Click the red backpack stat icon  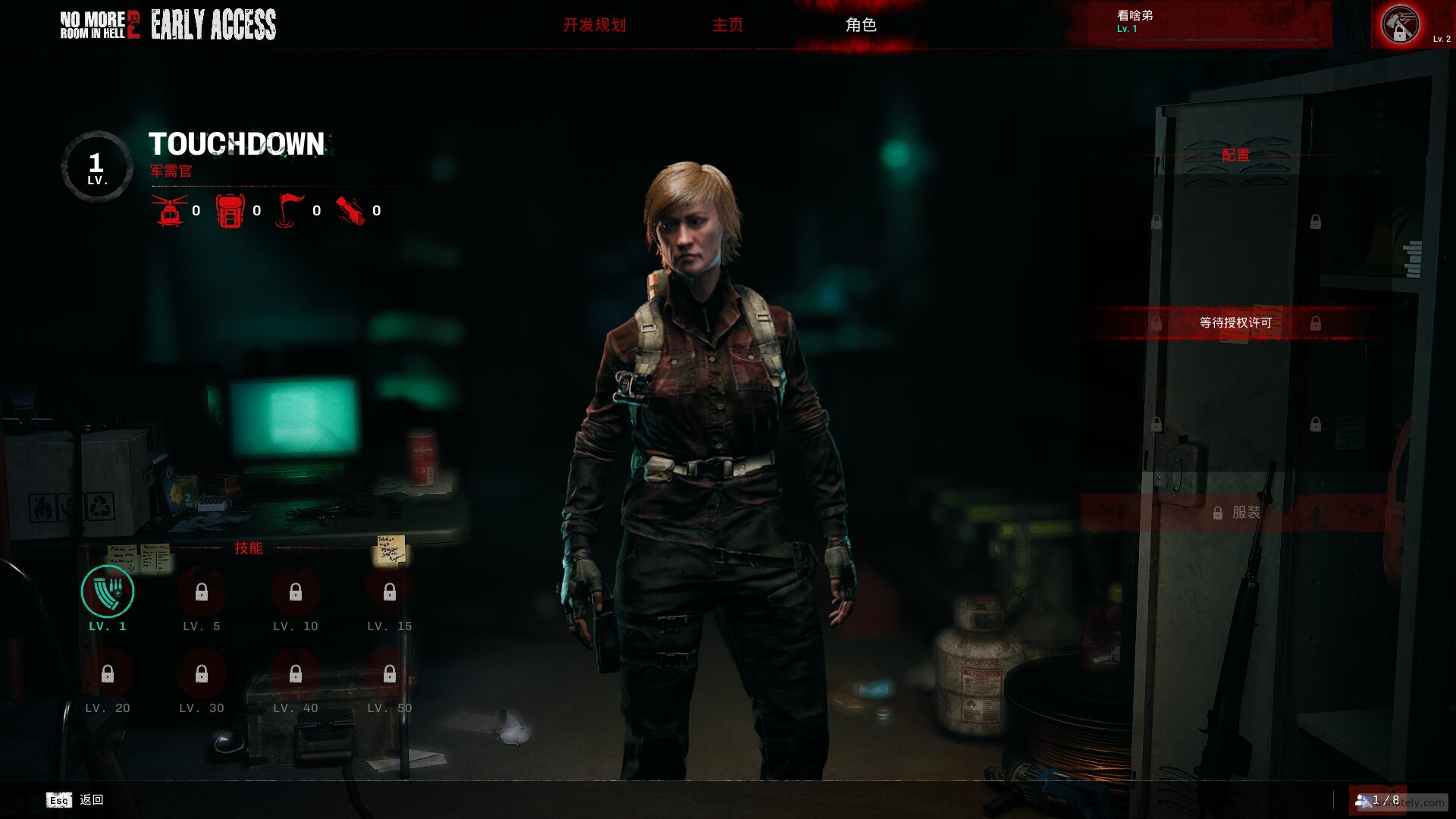(x=230, y=211)
